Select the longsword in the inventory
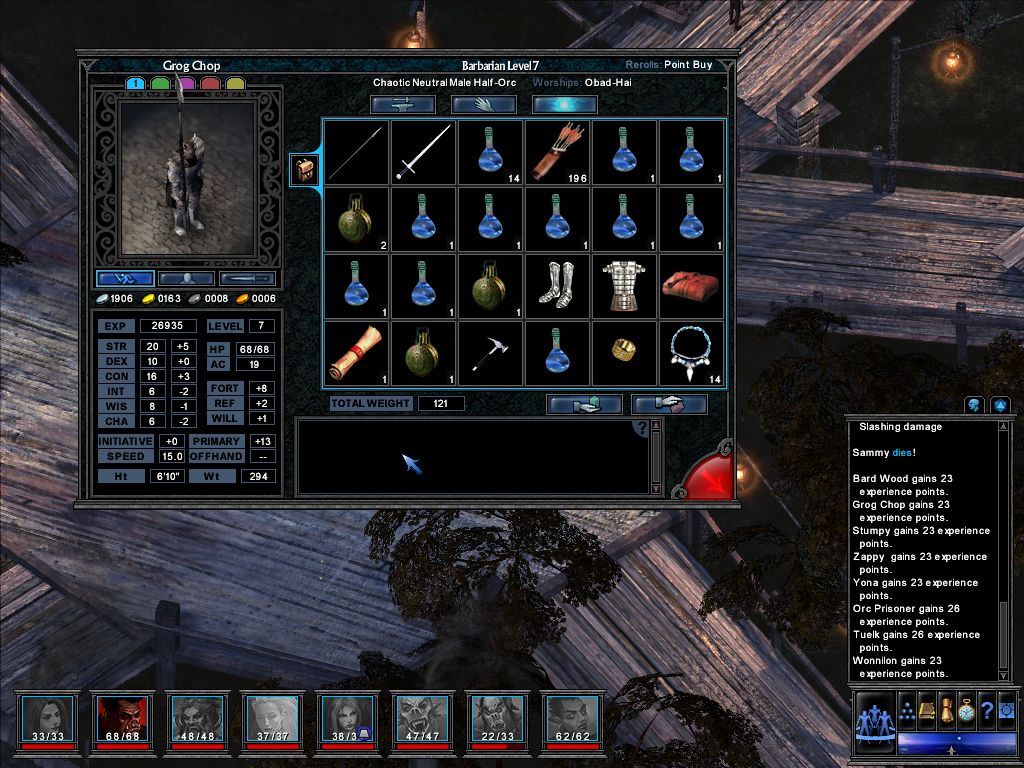The image size is (1024, 768). pos(423,152)
